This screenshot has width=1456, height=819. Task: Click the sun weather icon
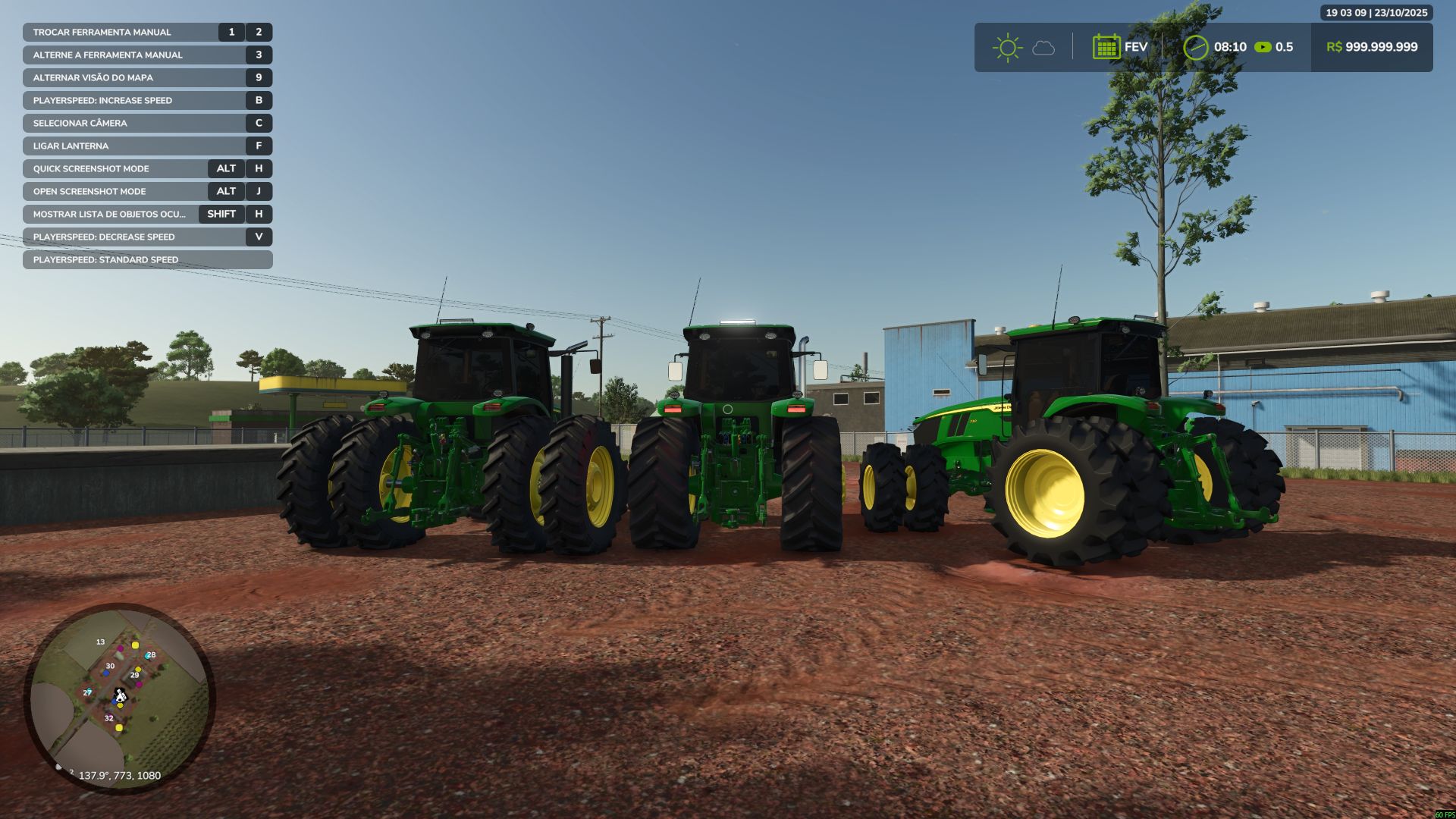click(1007, 47)
